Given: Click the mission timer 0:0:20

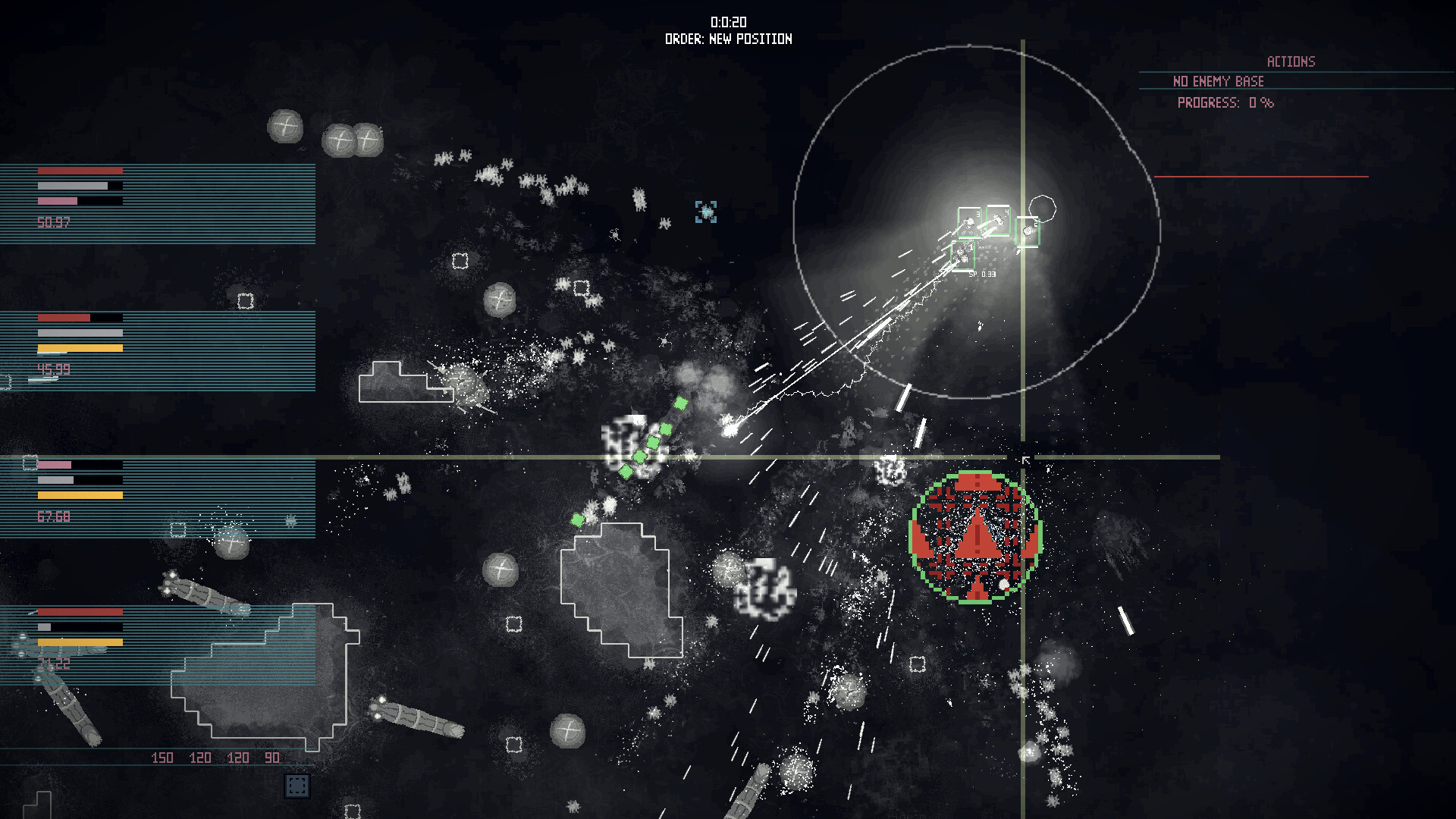Looking at the screenshot, I should (x=727, y=22).
